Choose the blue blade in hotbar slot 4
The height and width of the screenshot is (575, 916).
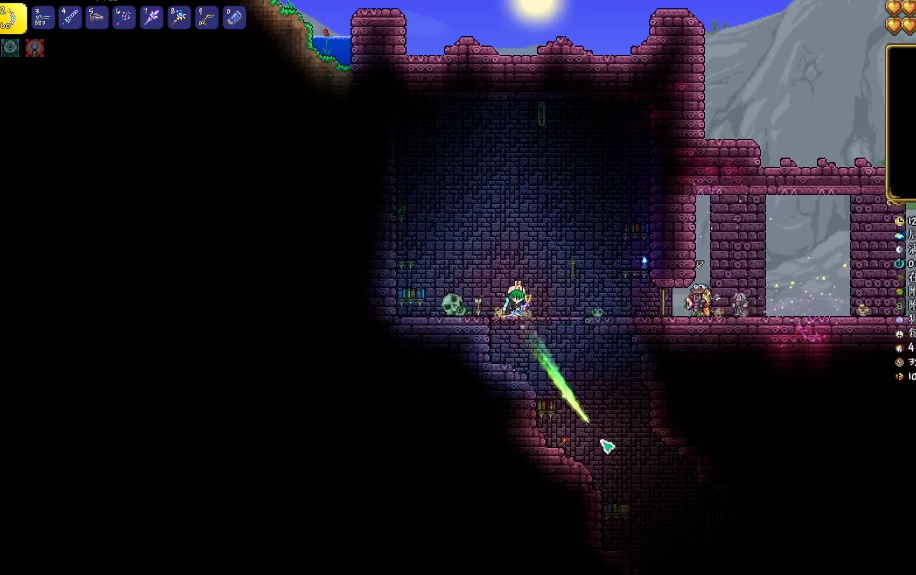point(70,17)
